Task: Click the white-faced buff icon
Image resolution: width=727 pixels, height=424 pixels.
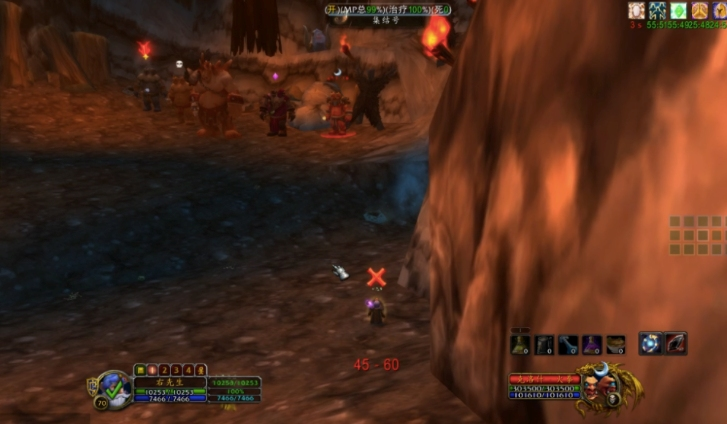Action: click(636, 10)
